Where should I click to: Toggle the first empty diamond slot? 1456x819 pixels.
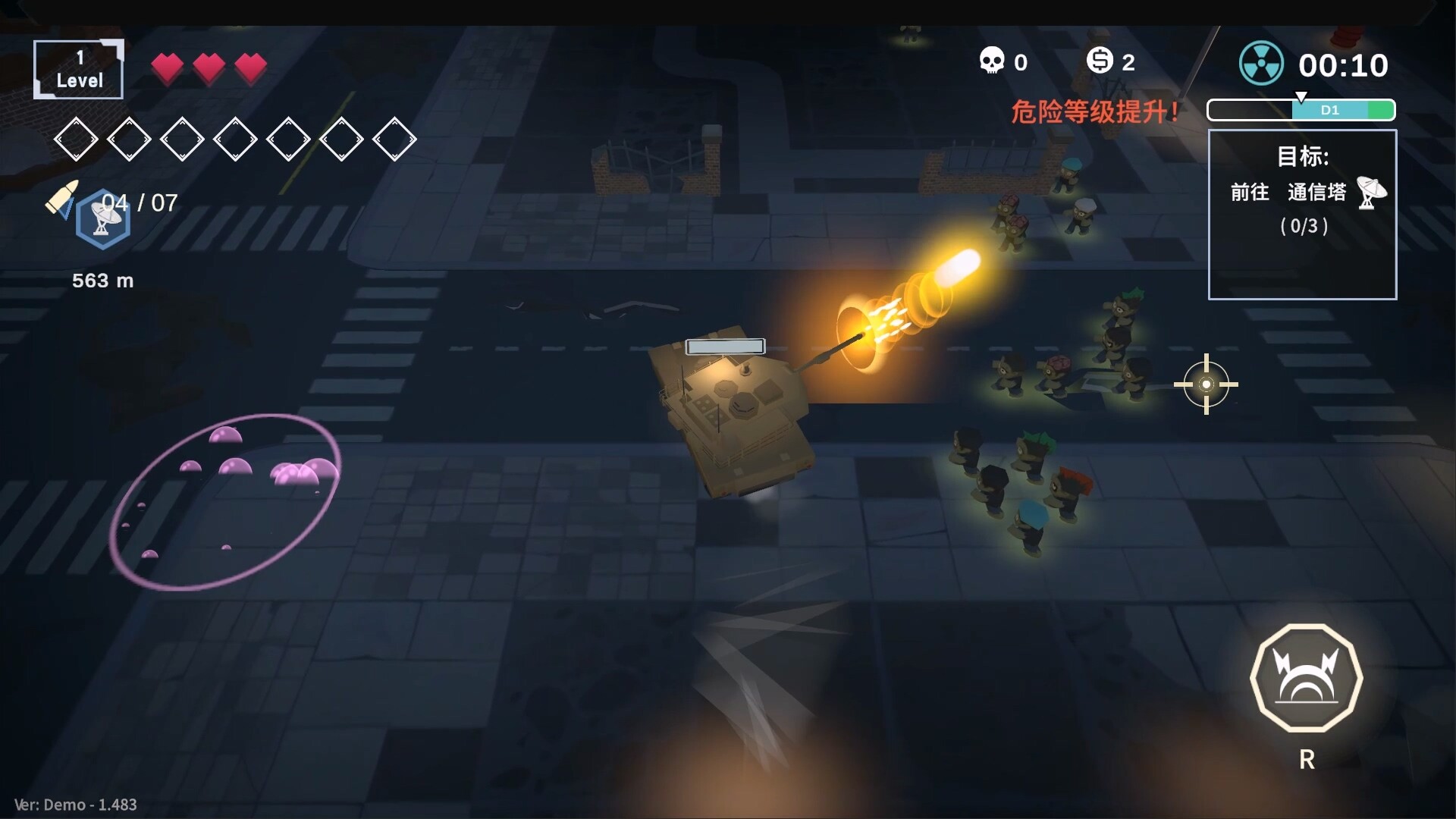[x=75, y=140]
